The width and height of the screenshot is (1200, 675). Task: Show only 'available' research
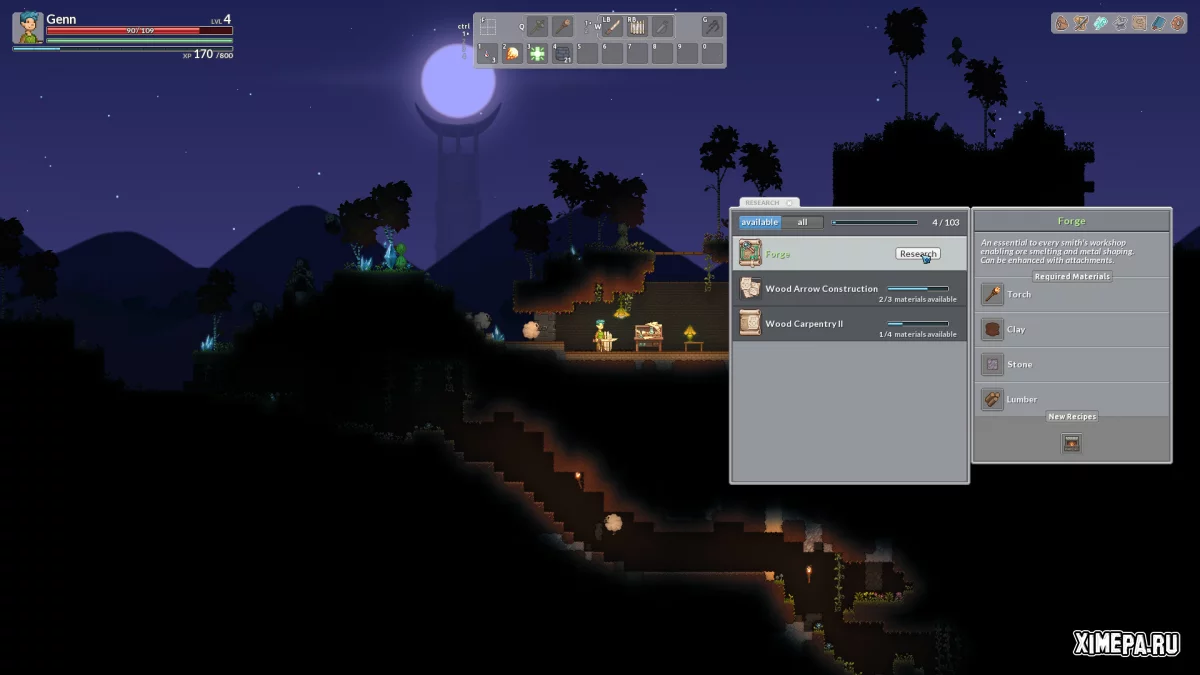[760, 222]
